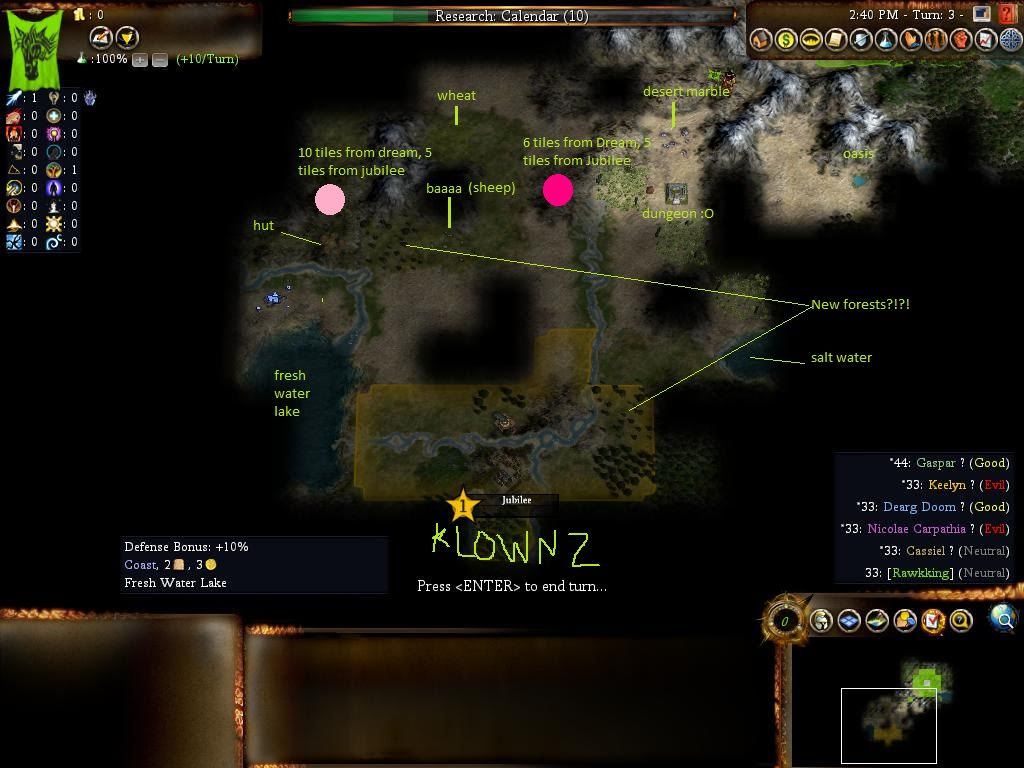Viewport: 1024px width, 768px height.
Task: Open the Technology Advisor flask icon
Action: [886, 40]
